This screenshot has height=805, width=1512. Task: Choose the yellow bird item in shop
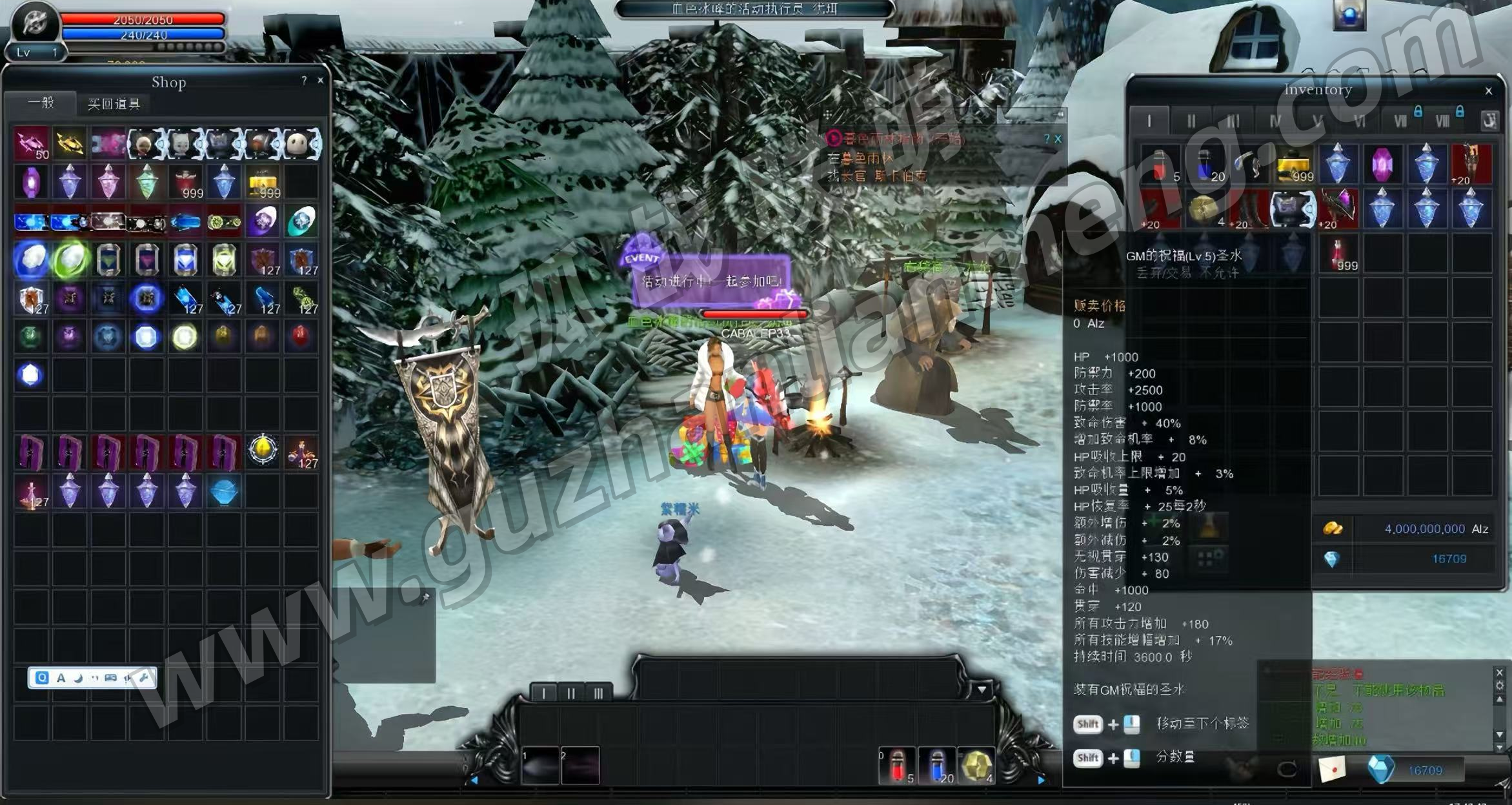click(x=69, y=143)
